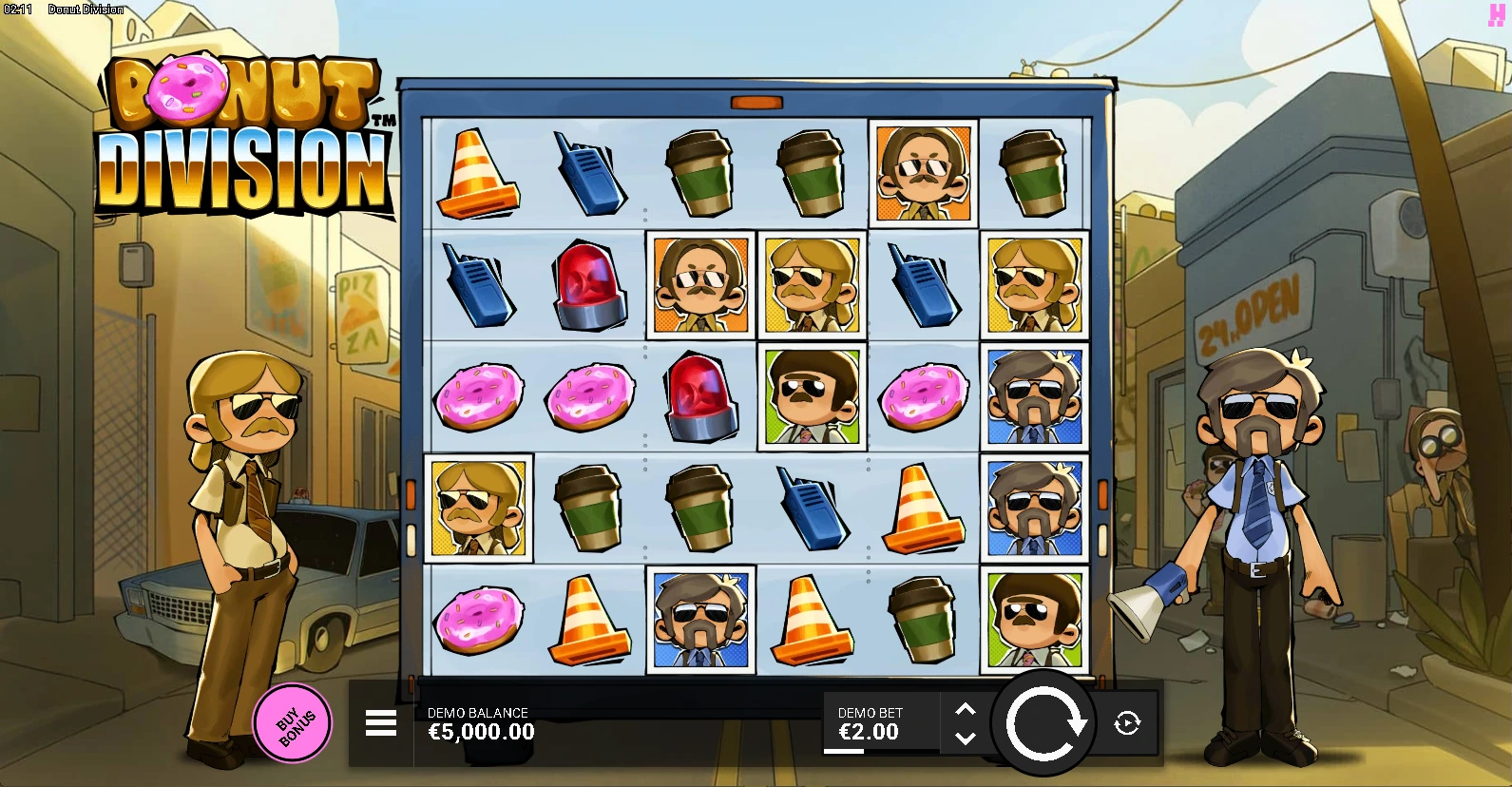Open the Buy Bonus feature
The height and width of the screenshot is (787, 1512).
coord(293,723)
